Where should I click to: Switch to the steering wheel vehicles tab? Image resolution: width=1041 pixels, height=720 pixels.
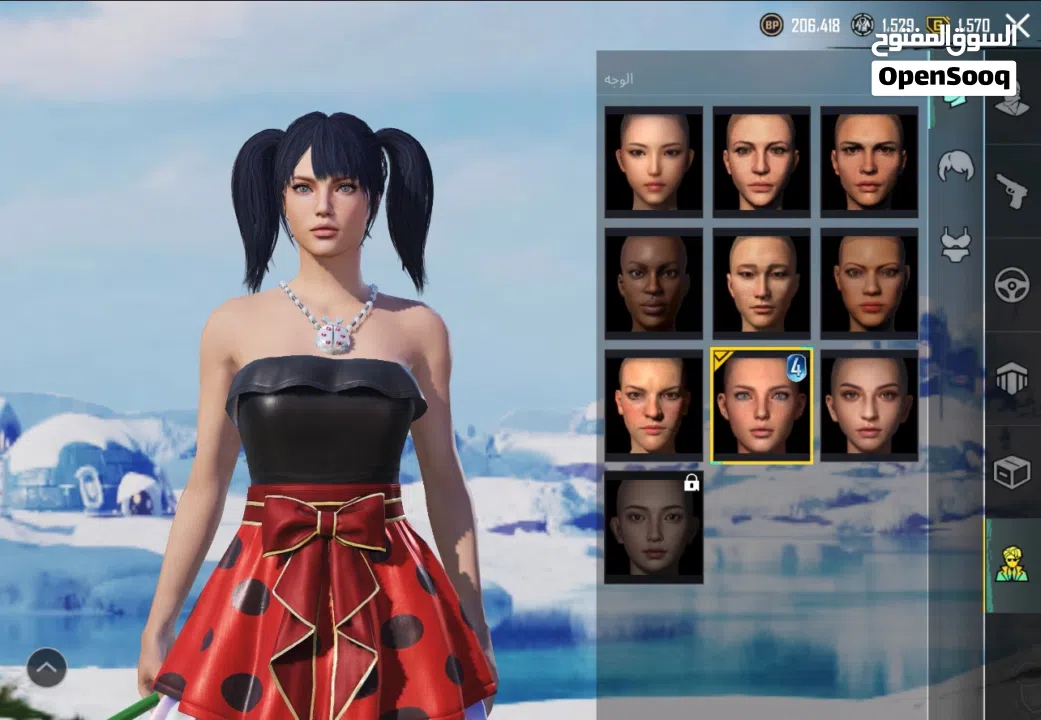(x=1012, y=285)
